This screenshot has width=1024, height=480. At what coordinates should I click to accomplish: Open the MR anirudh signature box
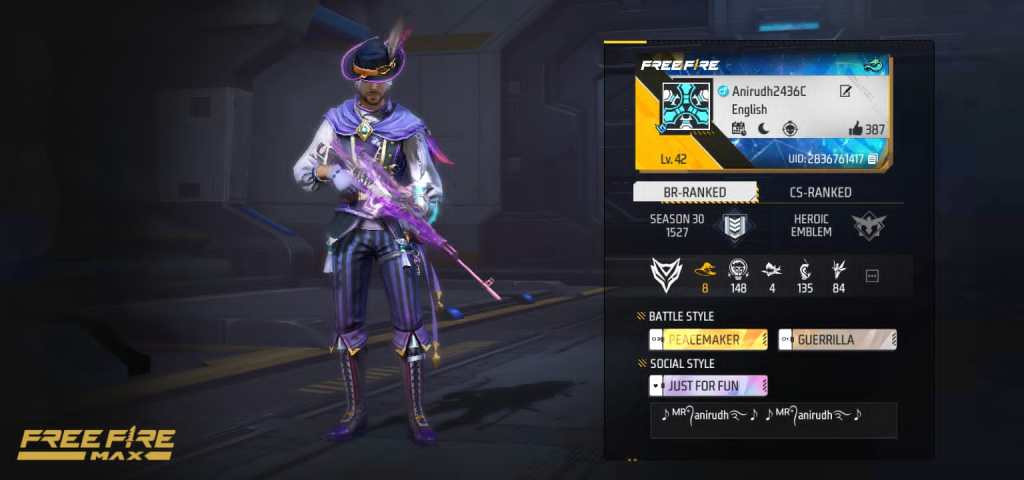(x=773, y=419)
